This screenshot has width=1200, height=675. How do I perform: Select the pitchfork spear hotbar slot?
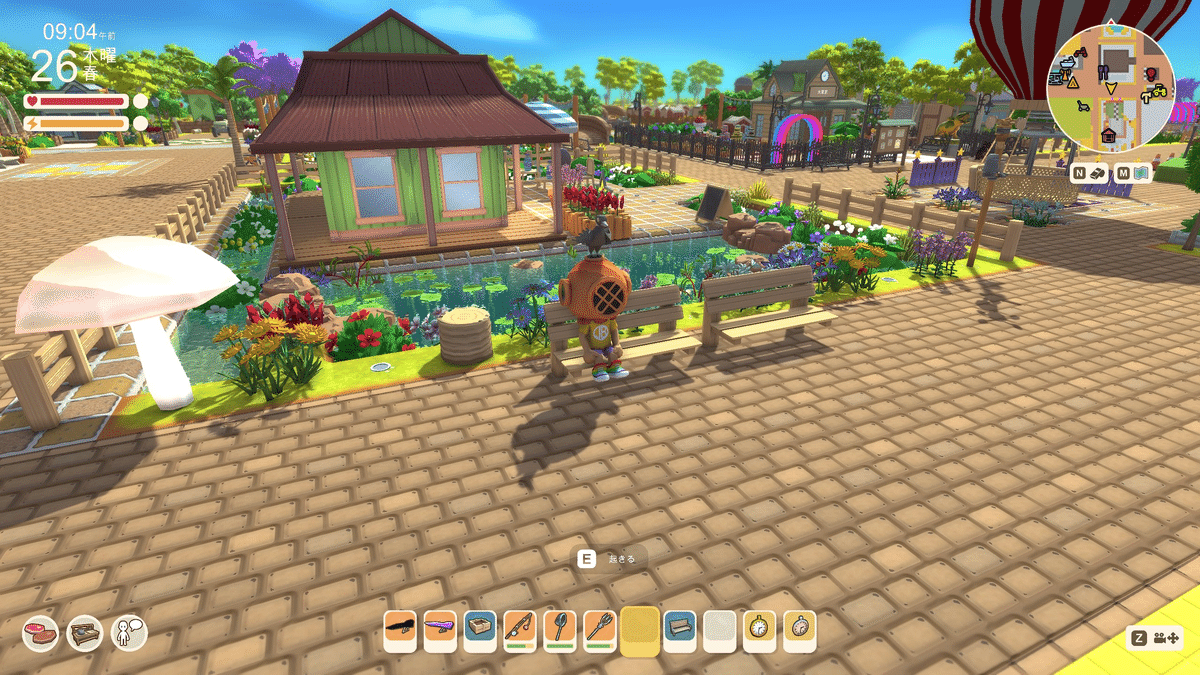pyautogui.click(x=600, y=630)
